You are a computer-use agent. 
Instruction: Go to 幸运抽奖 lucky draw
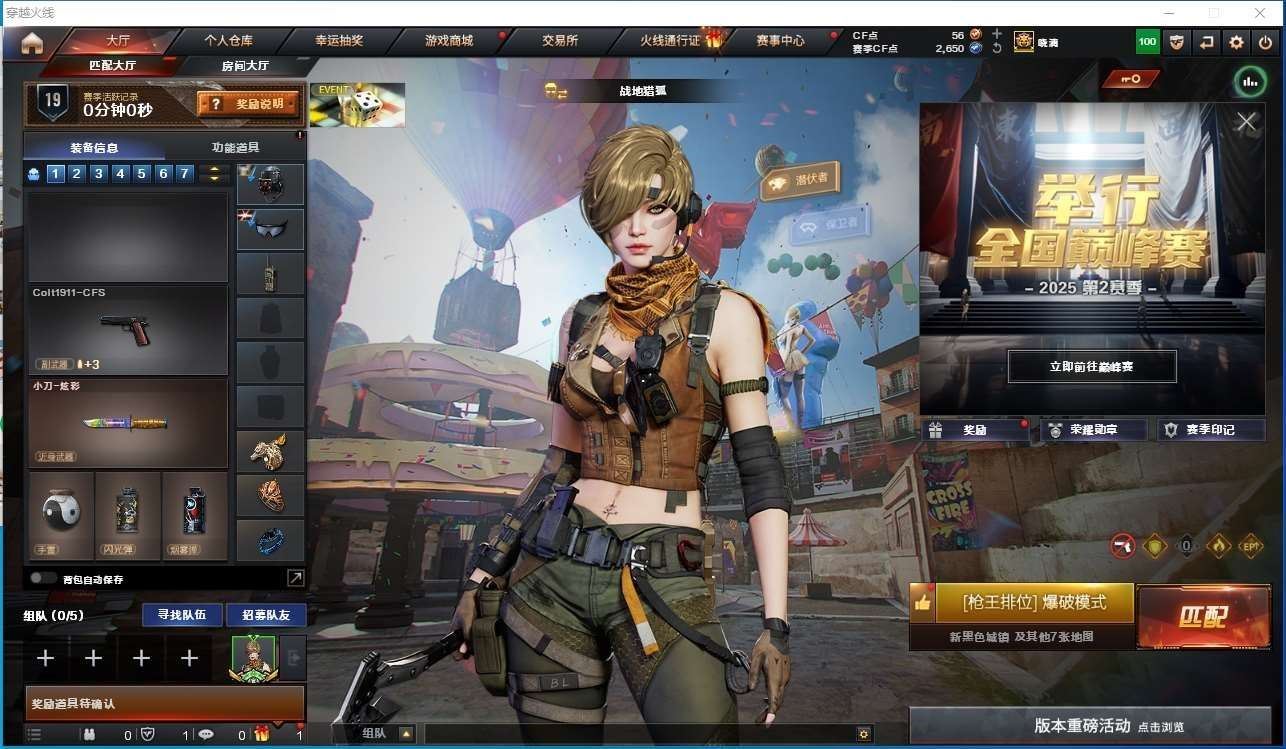[339, 41]
